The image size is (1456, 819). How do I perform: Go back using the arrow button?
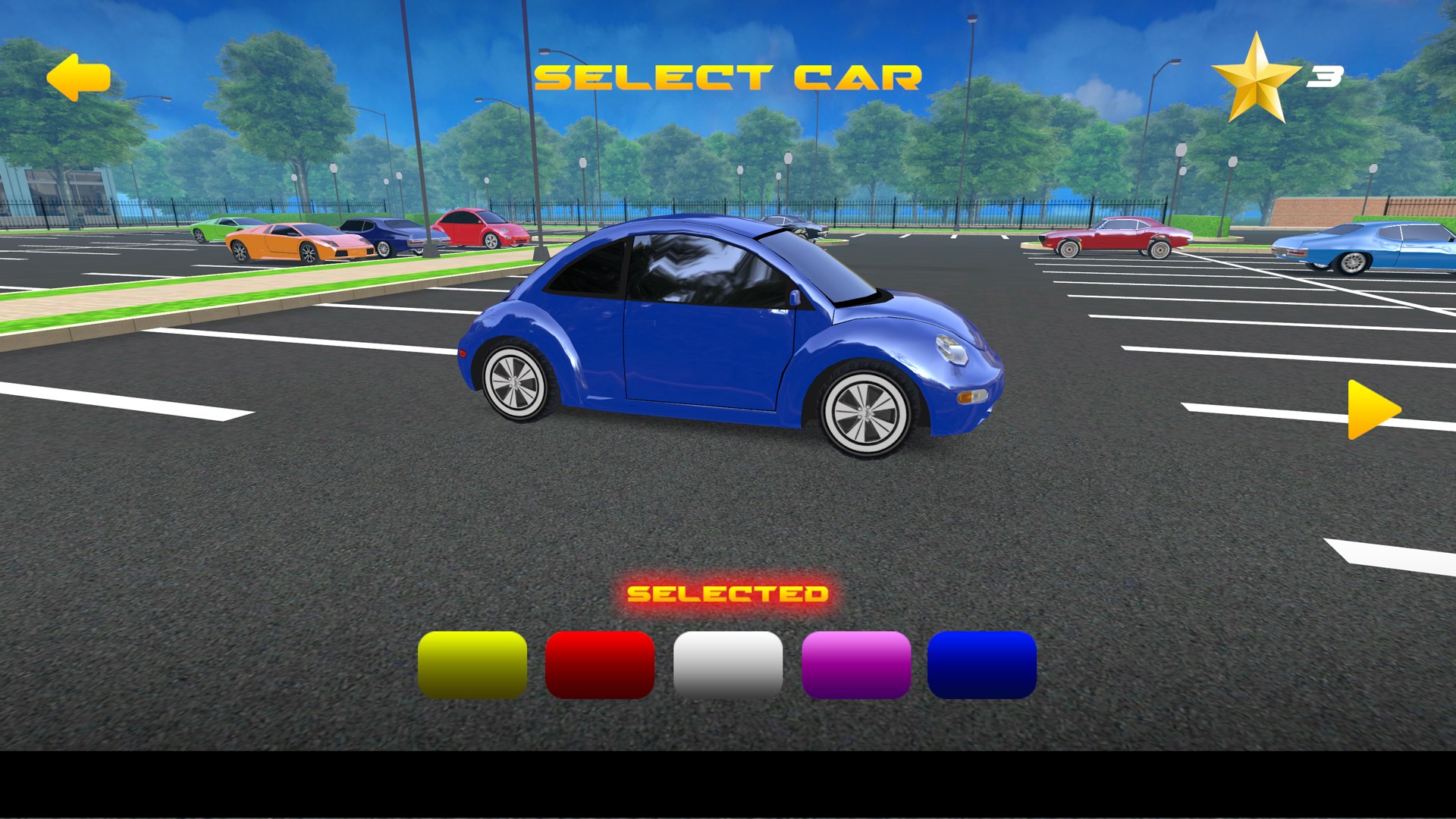click(x=78, y=77)
